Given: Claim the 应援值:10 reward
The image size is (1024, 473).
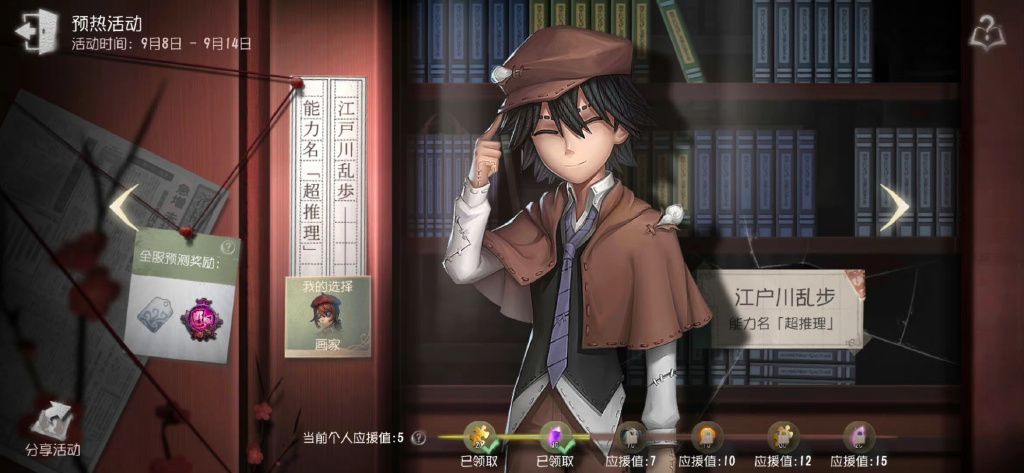Looking at the screenshot, I should (708, 436).
